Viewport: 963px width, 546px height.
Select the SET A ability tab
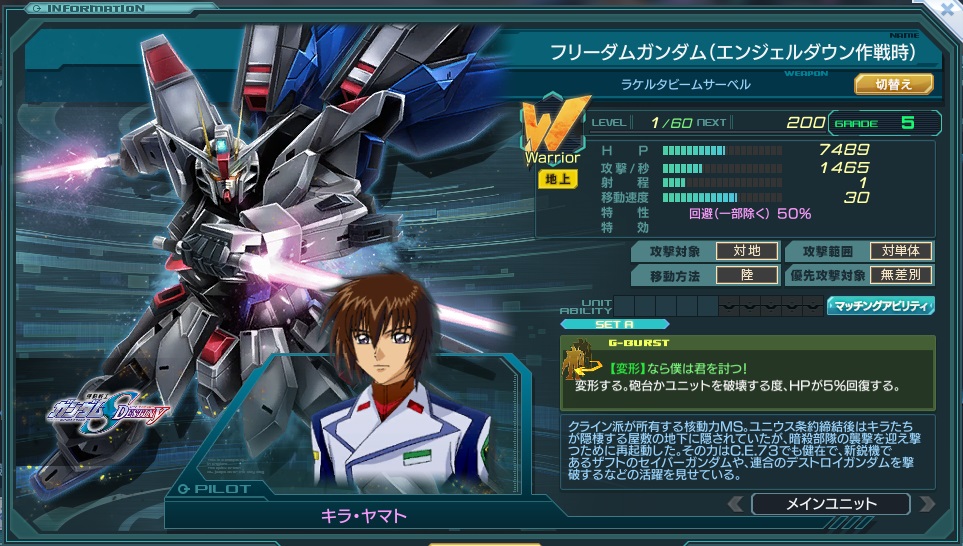click(596, 324)
